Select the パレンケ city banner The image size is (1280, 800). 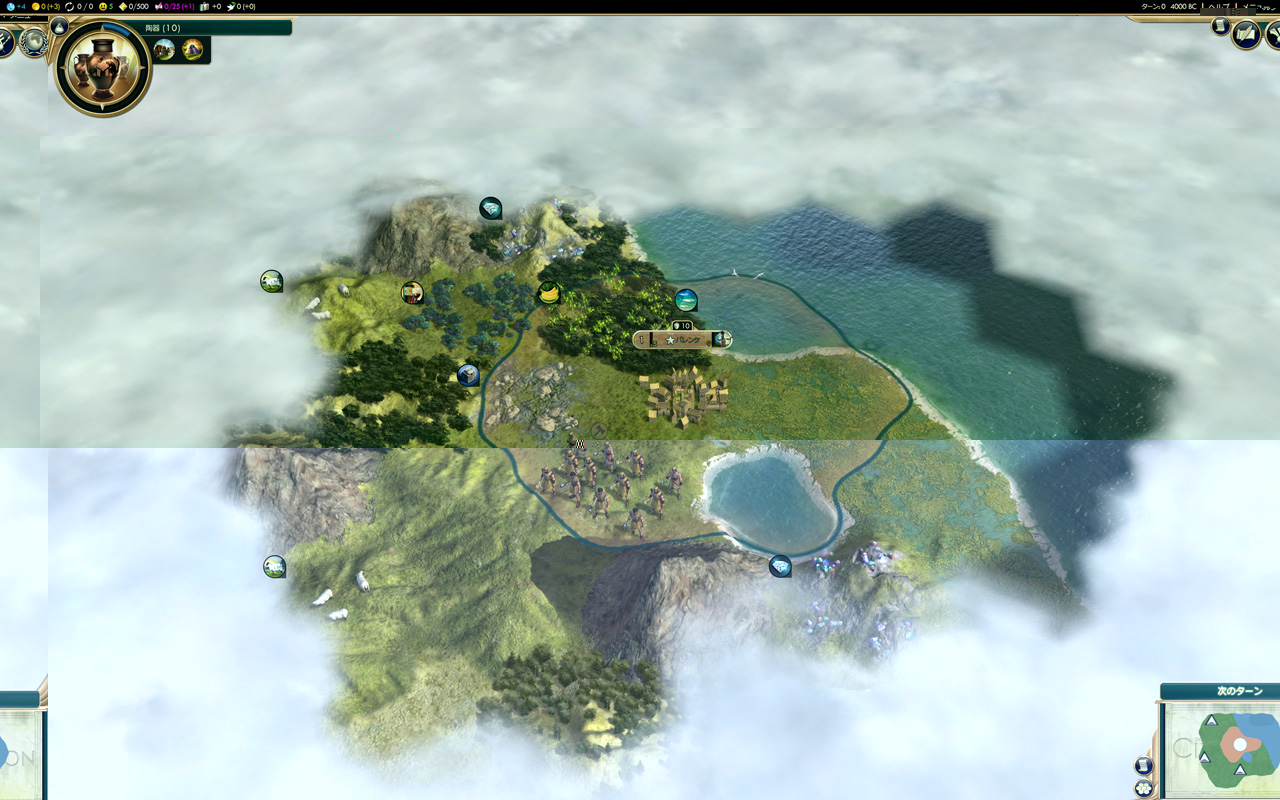683,340
